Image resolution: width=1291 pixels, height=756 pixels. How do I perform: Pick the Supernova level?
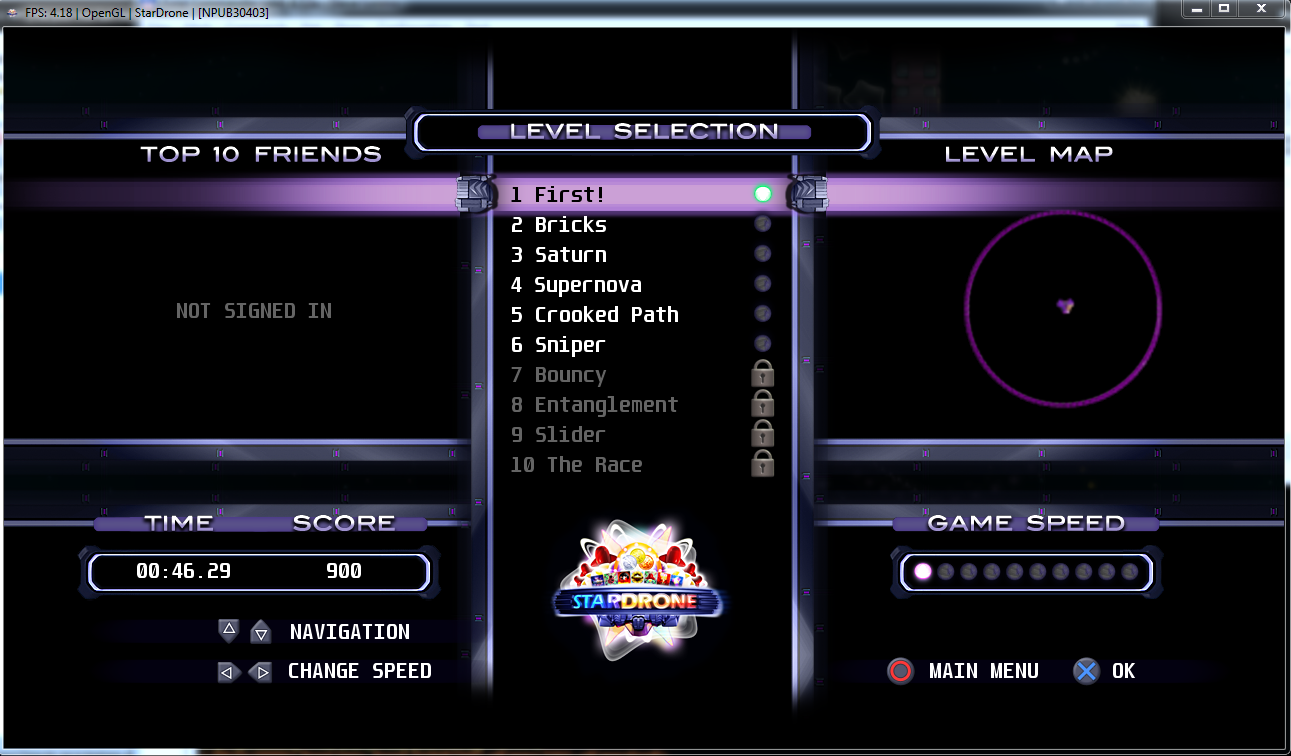pyautogui.click(x=587, y=285)
